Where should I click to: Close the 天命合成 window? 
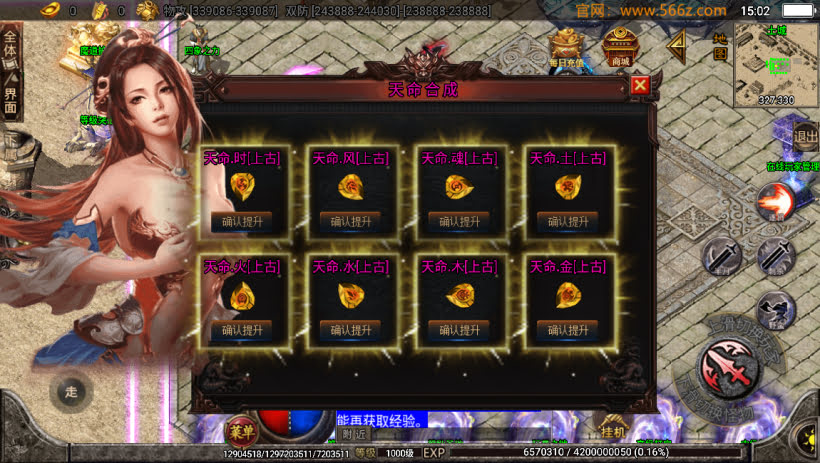pos(640,85)
